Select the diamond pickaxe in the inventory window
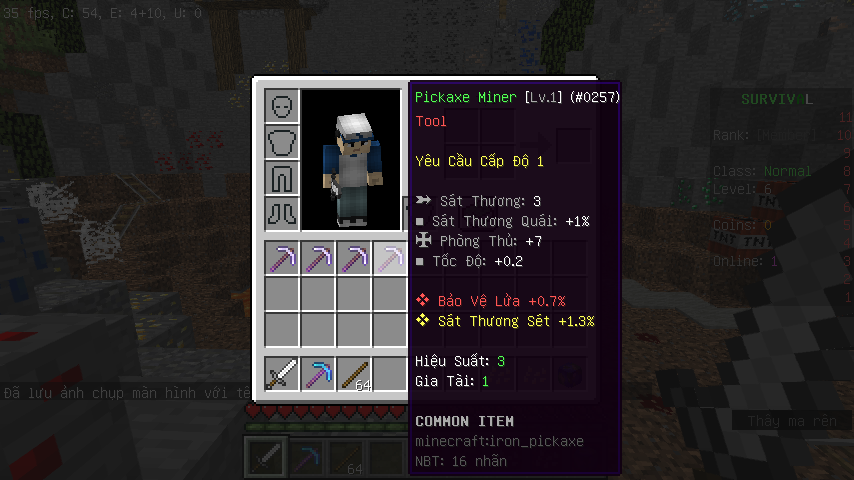Screen dimensions: 854x480 tap(318, 375)
